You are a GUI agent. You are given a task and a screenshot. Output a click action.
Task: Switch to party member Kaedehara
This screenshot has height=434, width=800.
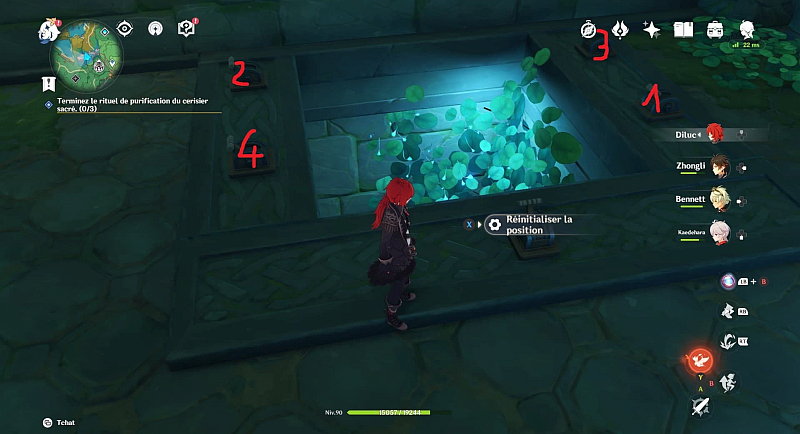pos(716,233)
